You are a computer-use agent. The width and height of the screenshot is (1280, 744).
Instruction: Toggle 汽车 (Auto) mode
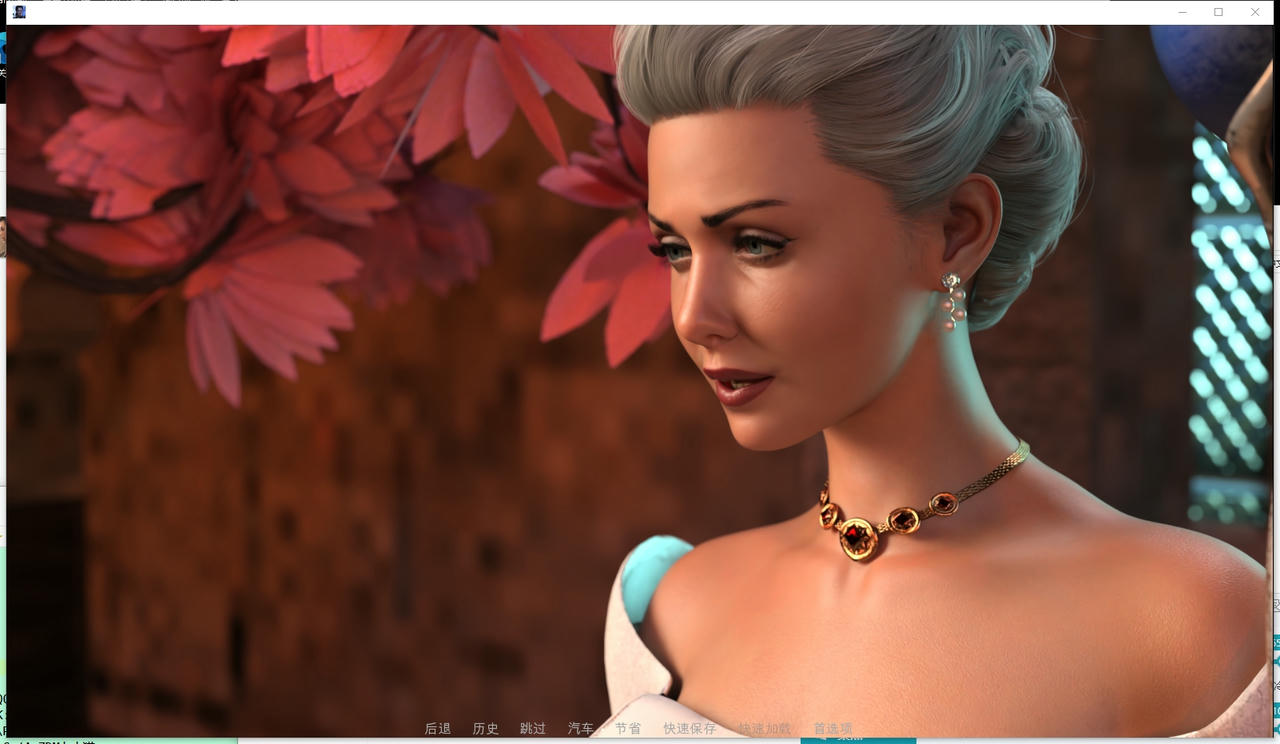coord(581,729)
